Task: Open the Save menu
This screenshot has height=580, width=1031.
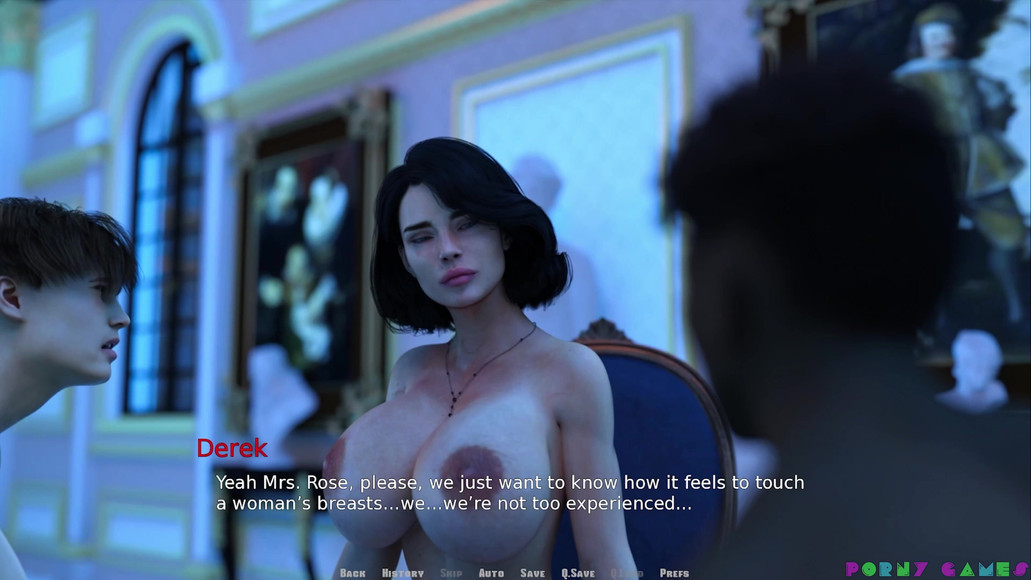Action: (x=532, y=573)
